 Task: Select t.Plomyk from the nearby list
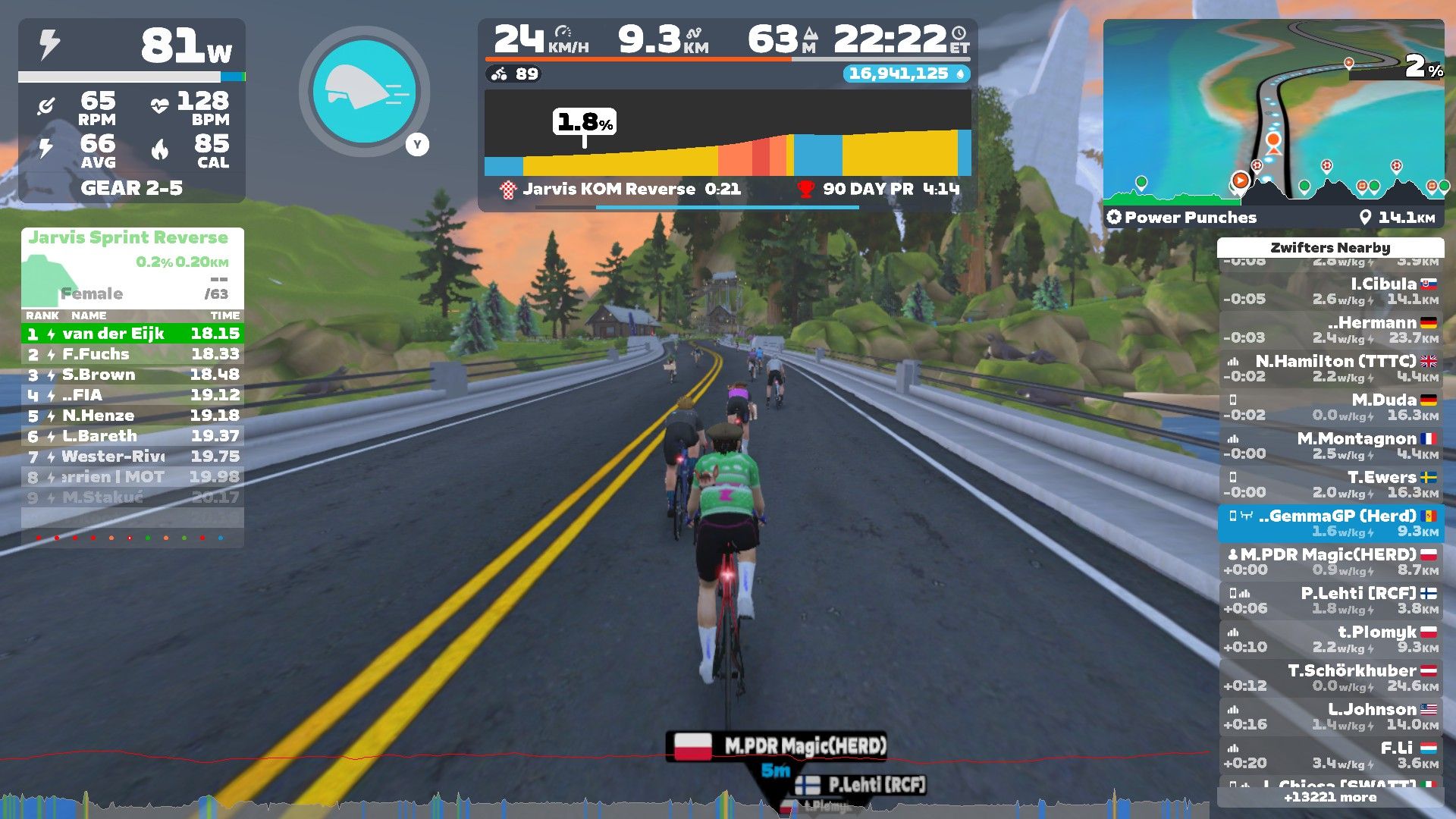point(1331,639)
